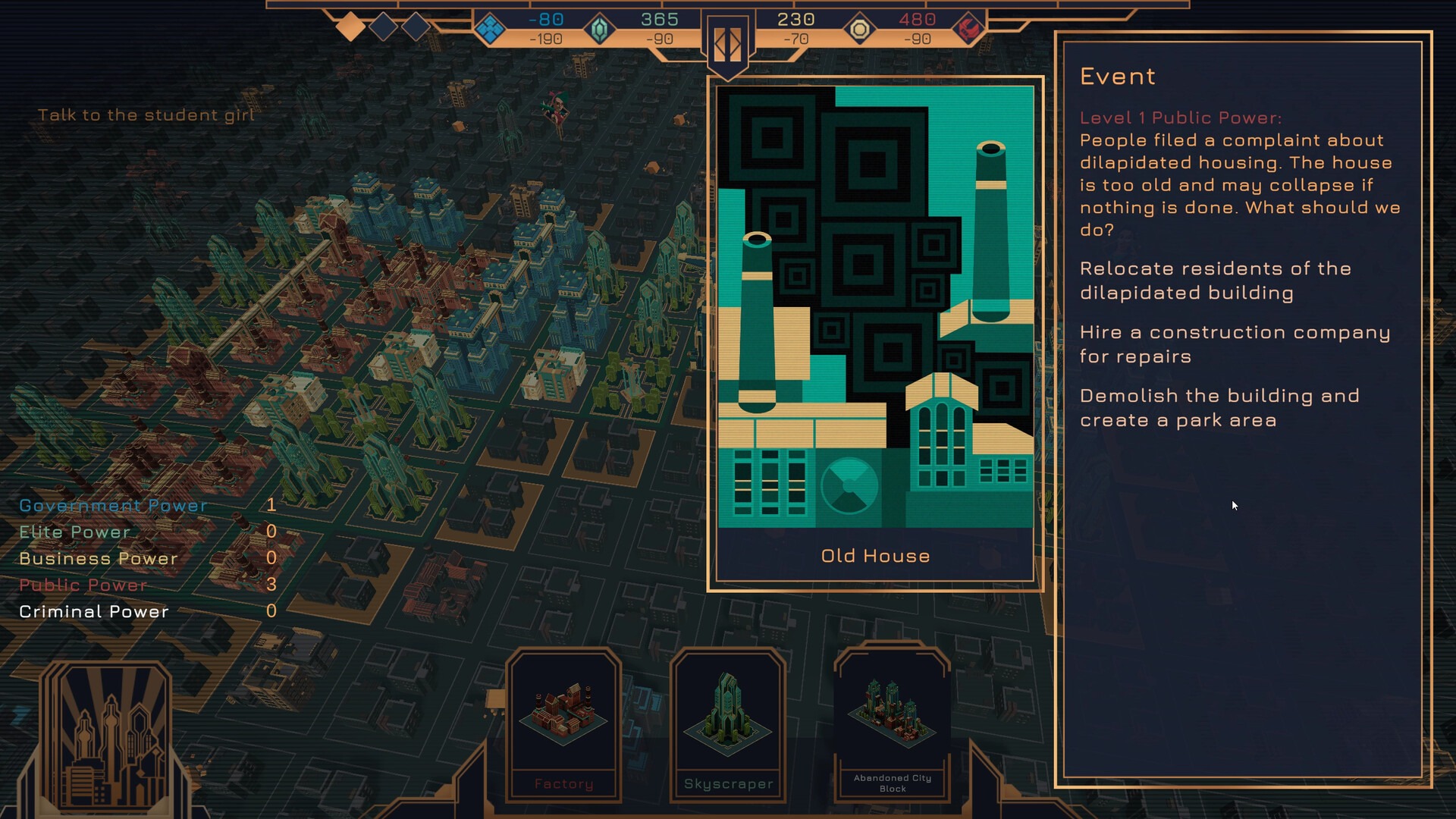Choose the Skyscraper building card

(728, 724)
